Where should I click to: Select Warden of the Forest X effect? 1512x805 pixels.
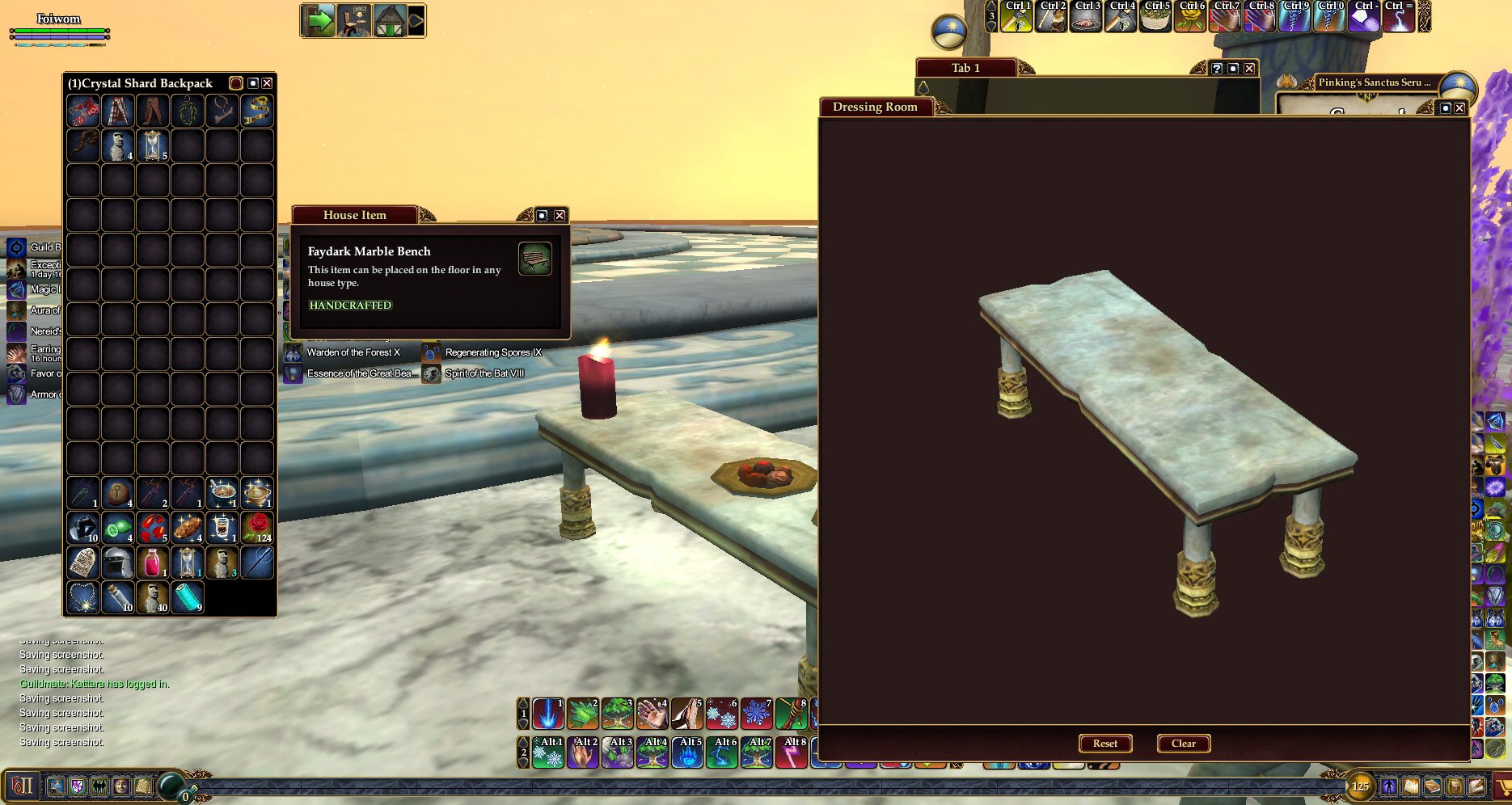point(353,352)
